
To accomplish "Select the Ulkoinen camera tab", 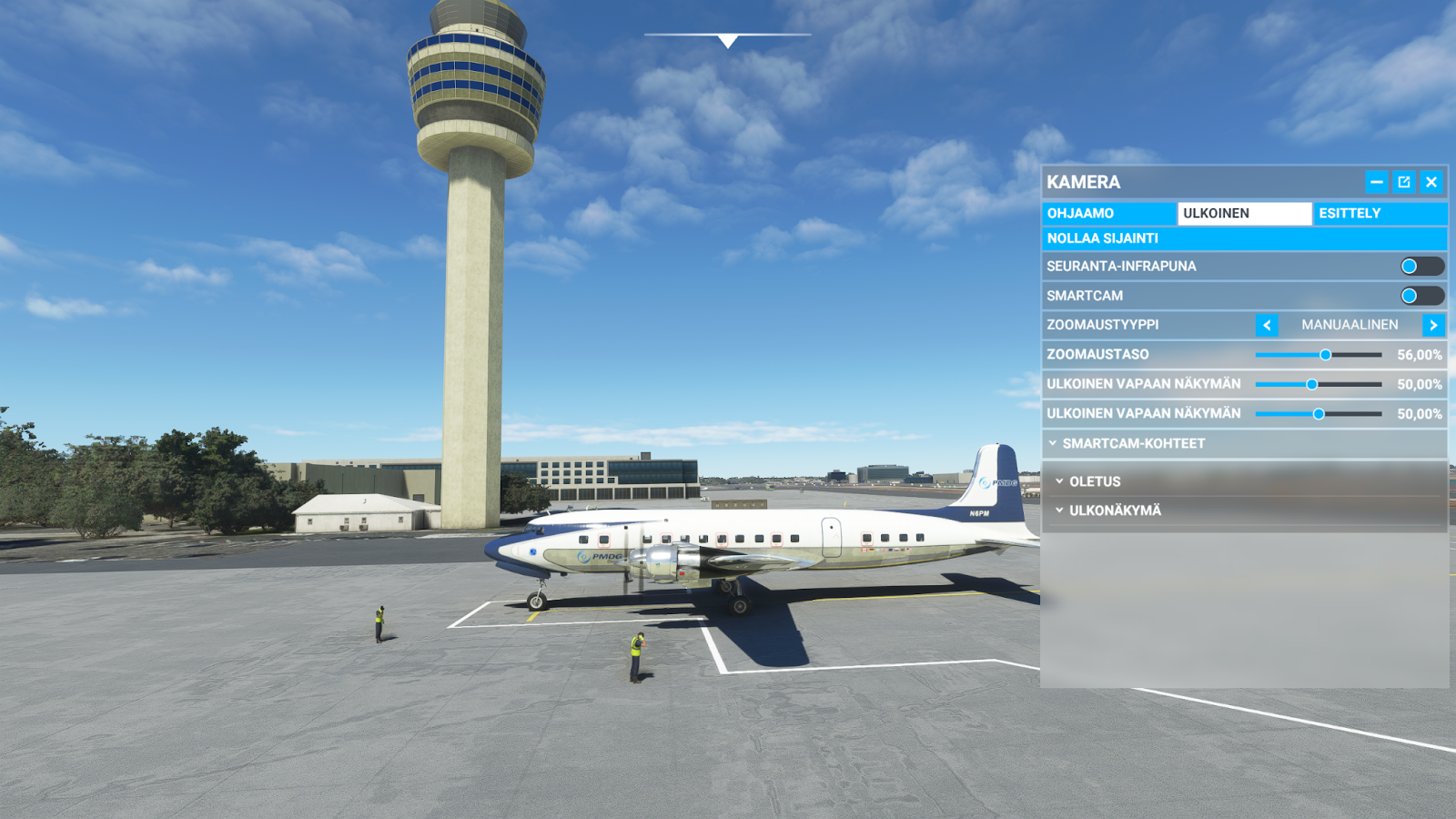I will coord(1244,213).
